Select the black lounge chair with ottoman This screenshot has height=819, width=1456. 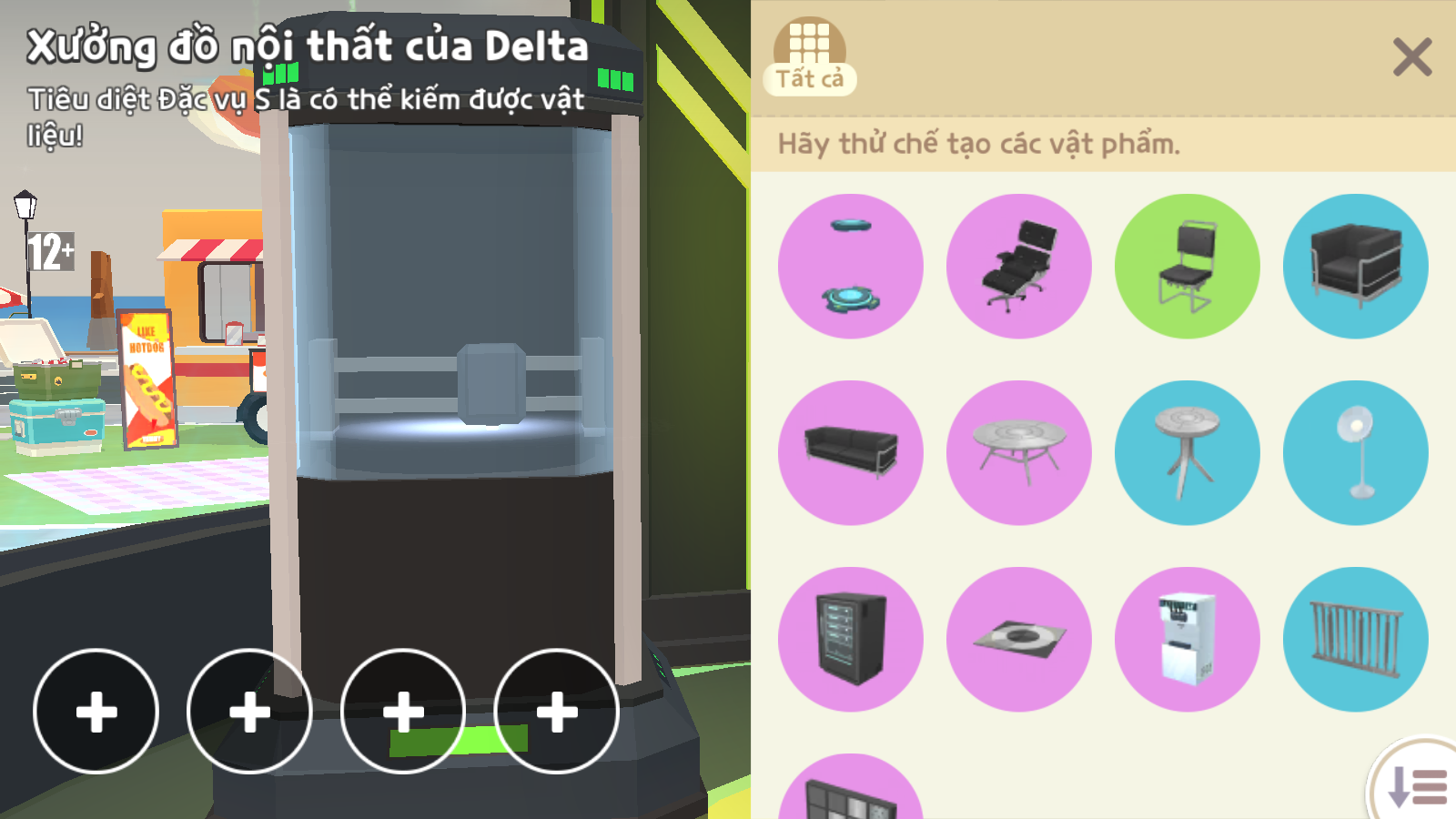1019,267
